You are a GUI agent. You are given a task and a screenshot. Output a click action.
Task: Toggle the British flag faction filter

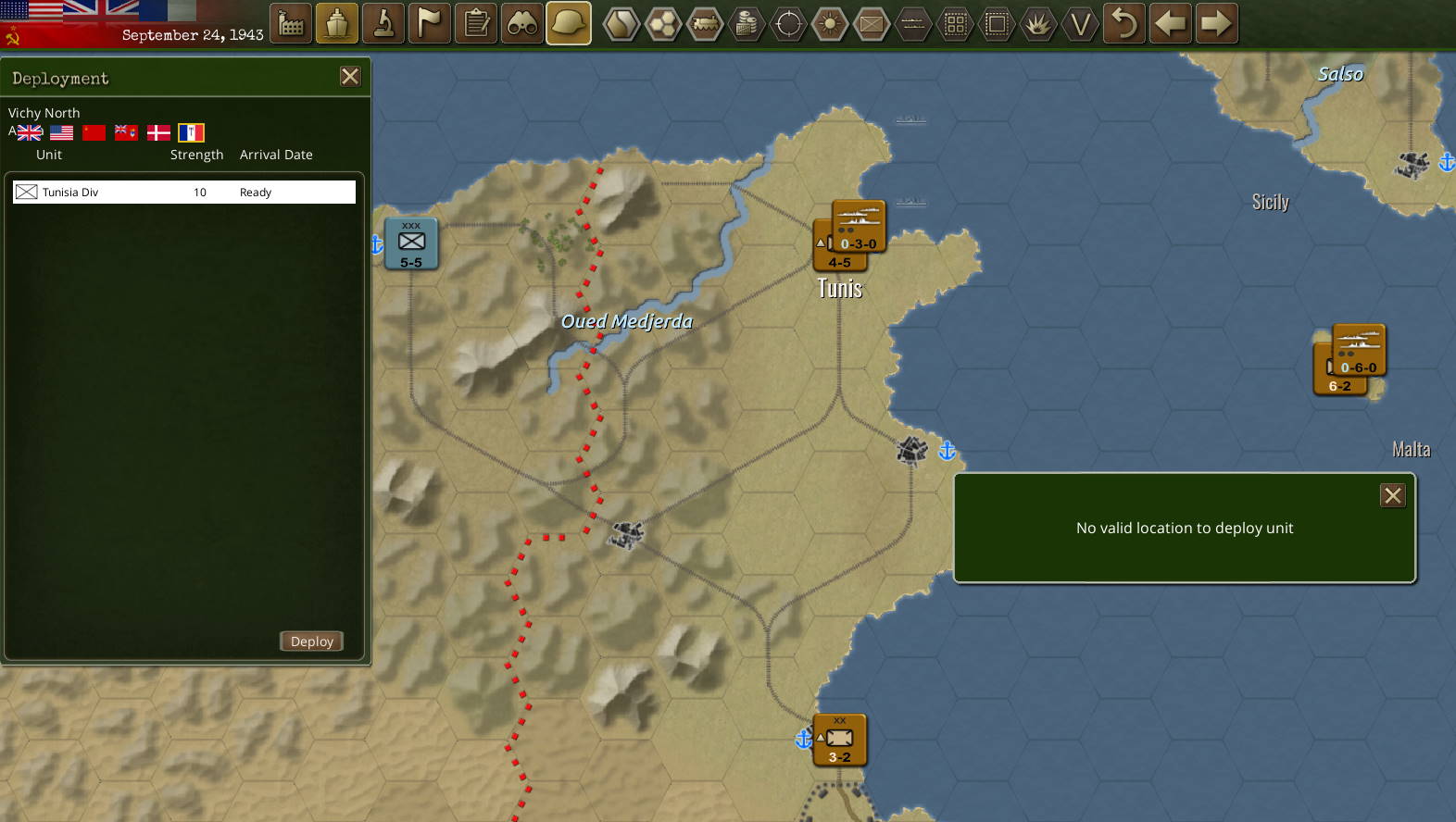click(29, 132)
